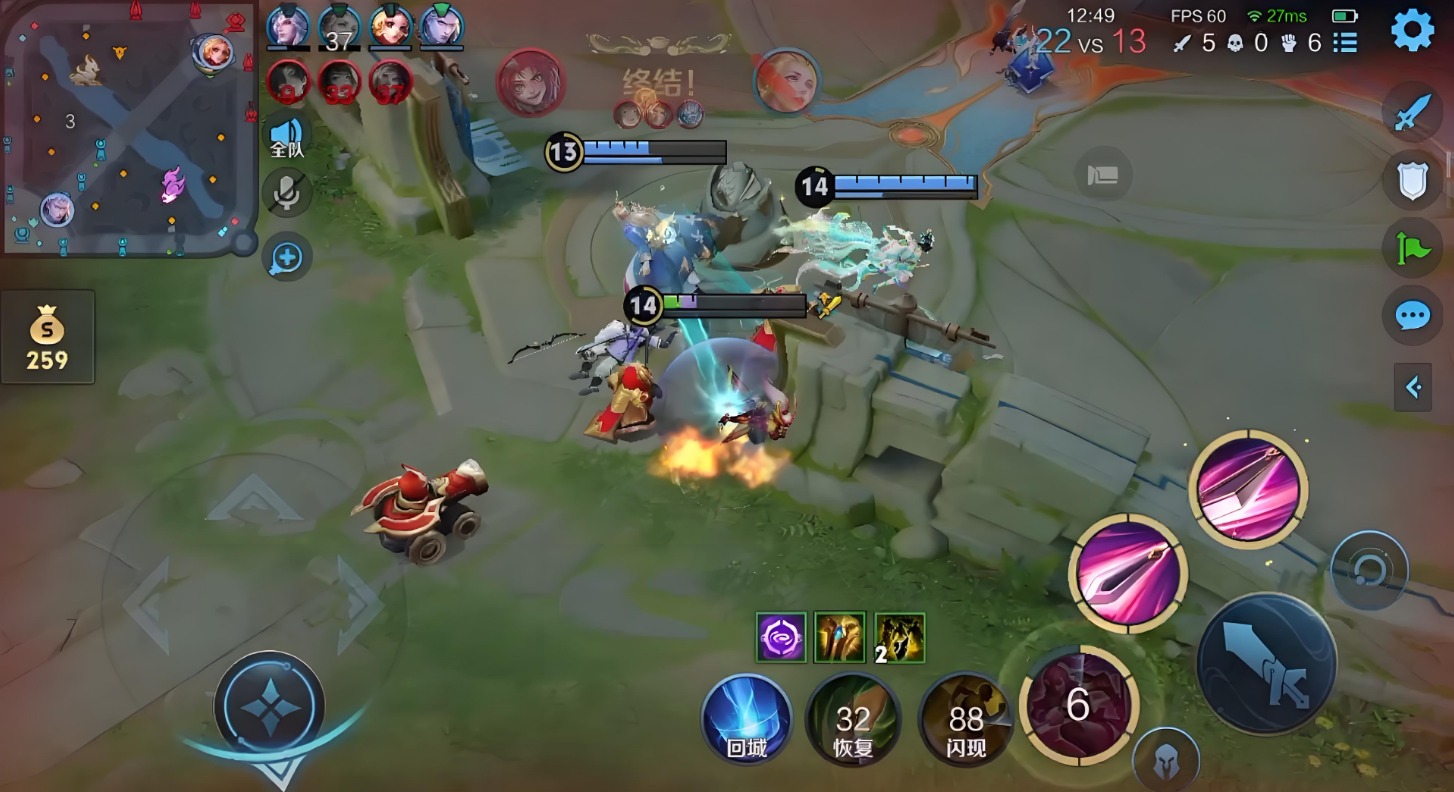This screenshot has width=1454, height=792.
Task: Cast the 闪现 flash spell
Action: click(965, 720)
